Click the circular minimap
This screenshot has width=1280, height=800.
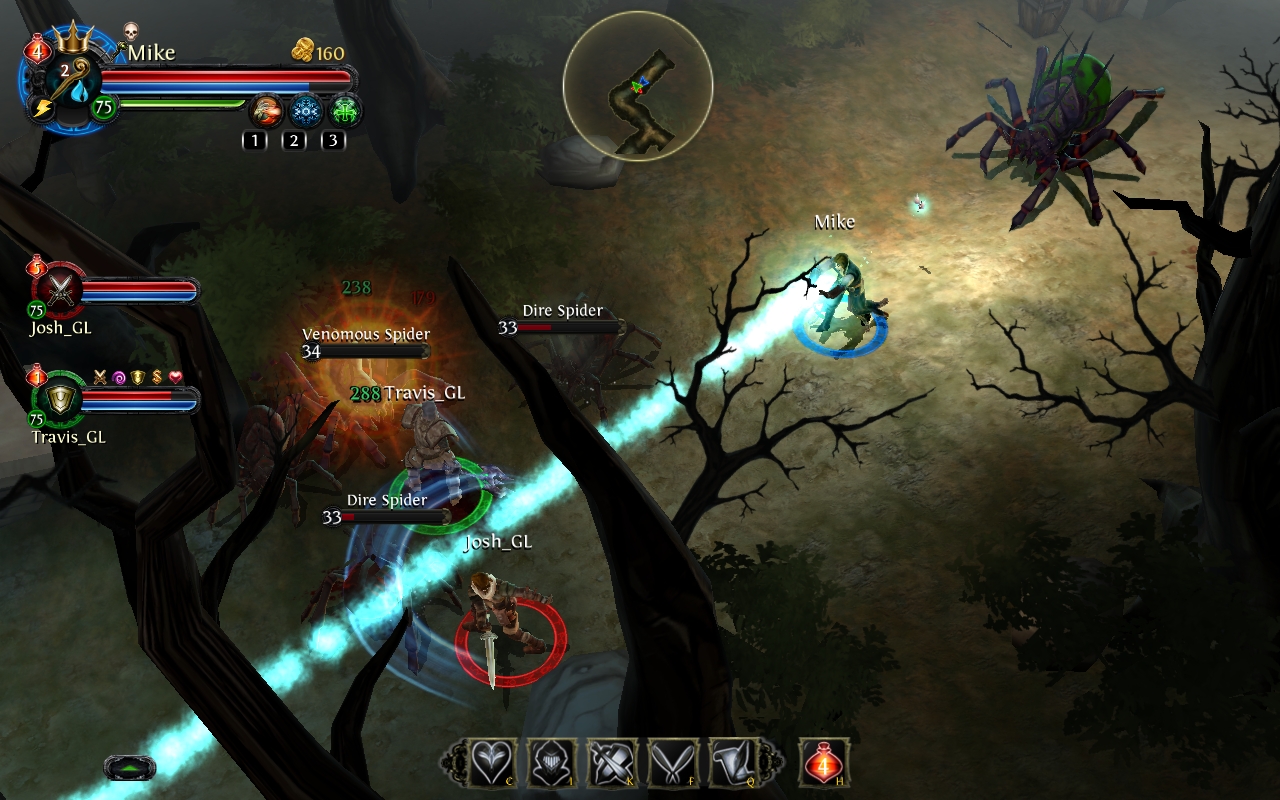coord(637,86)
